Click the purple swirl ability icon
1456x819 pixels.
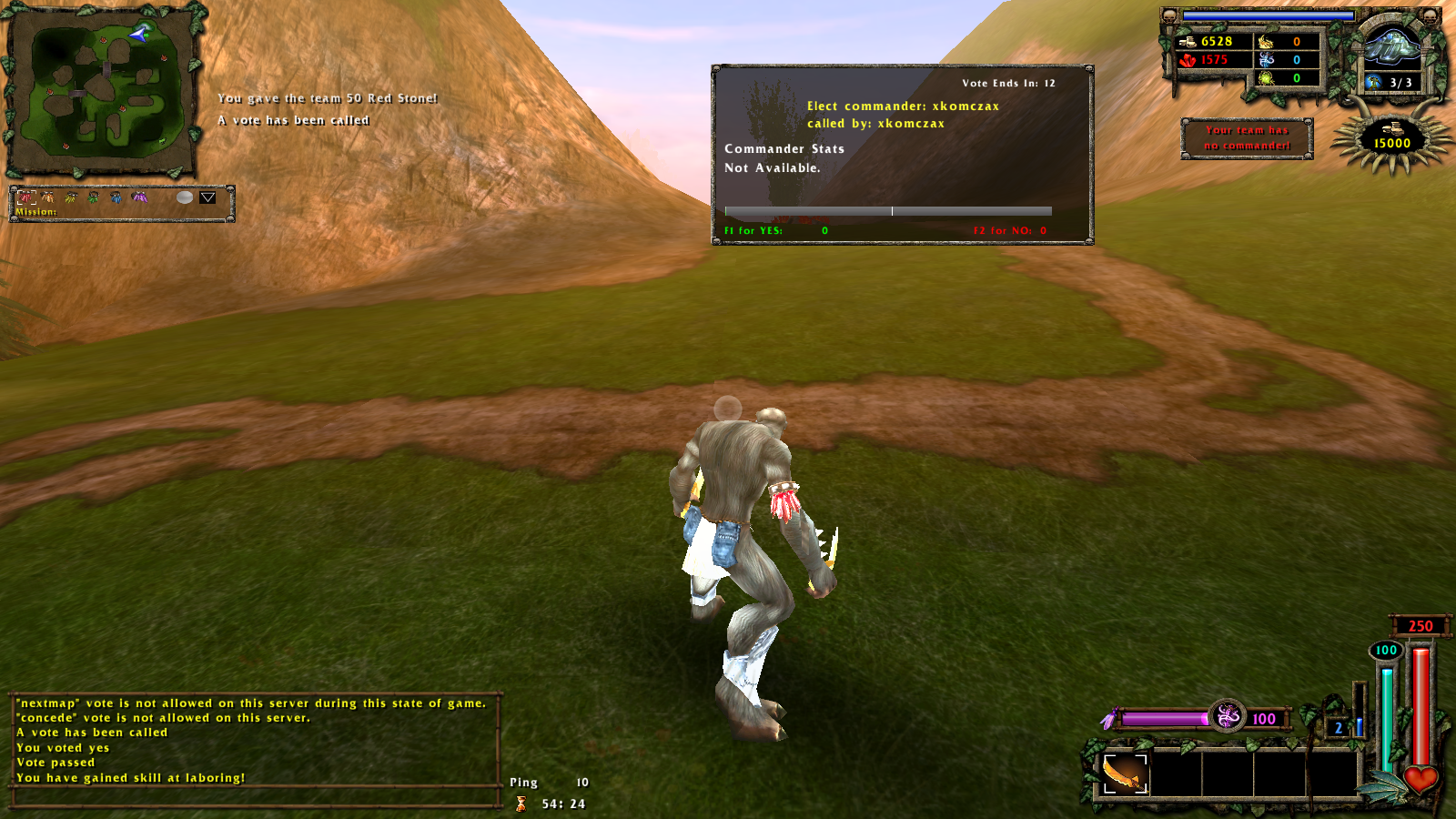[x=1228, y=717]
